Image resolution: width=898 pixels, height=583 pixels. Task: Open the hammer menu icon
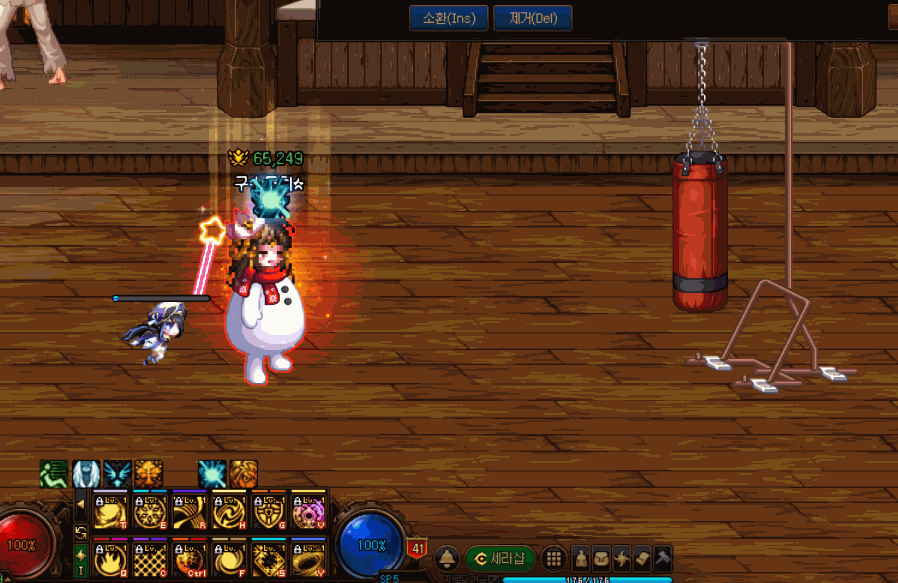pos(661,558)
